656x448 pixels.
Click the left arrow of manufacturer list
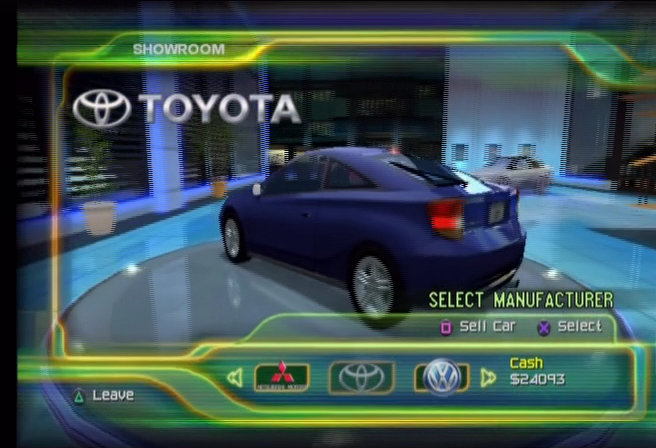[x=235, y=378]
